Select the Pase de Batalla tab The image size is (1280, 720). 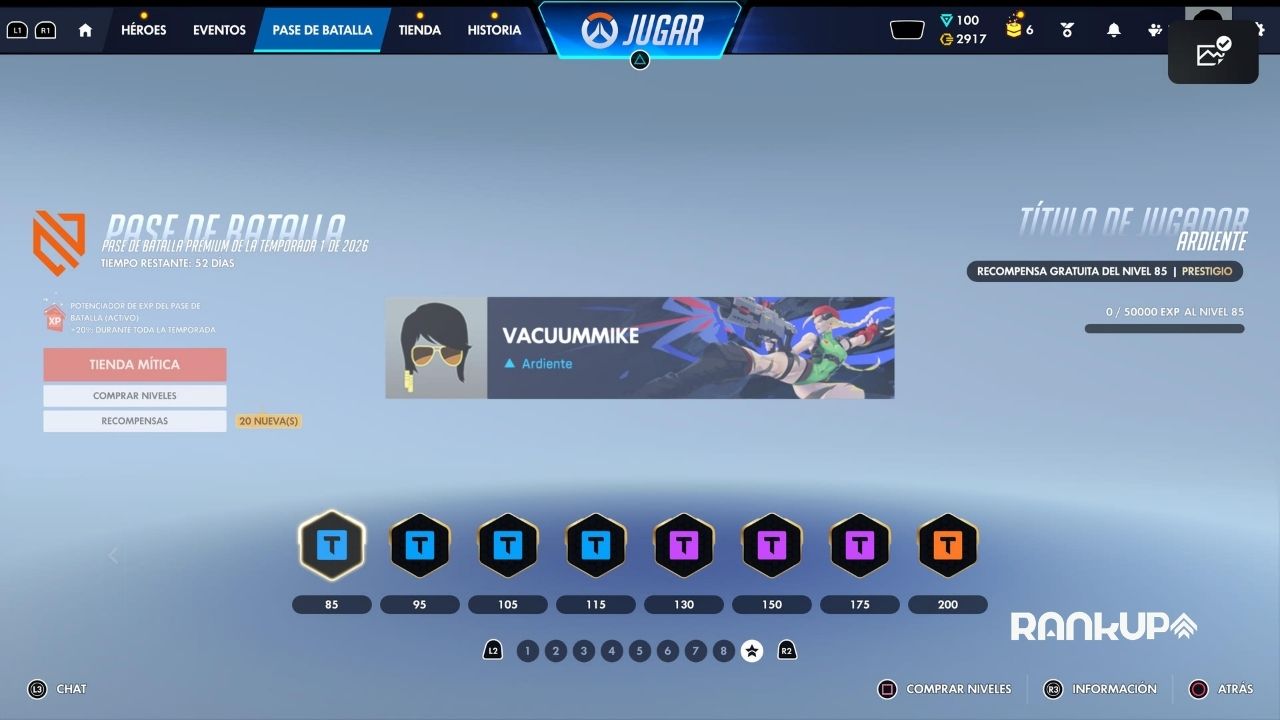pyautogui.click(x=322, y=30)
